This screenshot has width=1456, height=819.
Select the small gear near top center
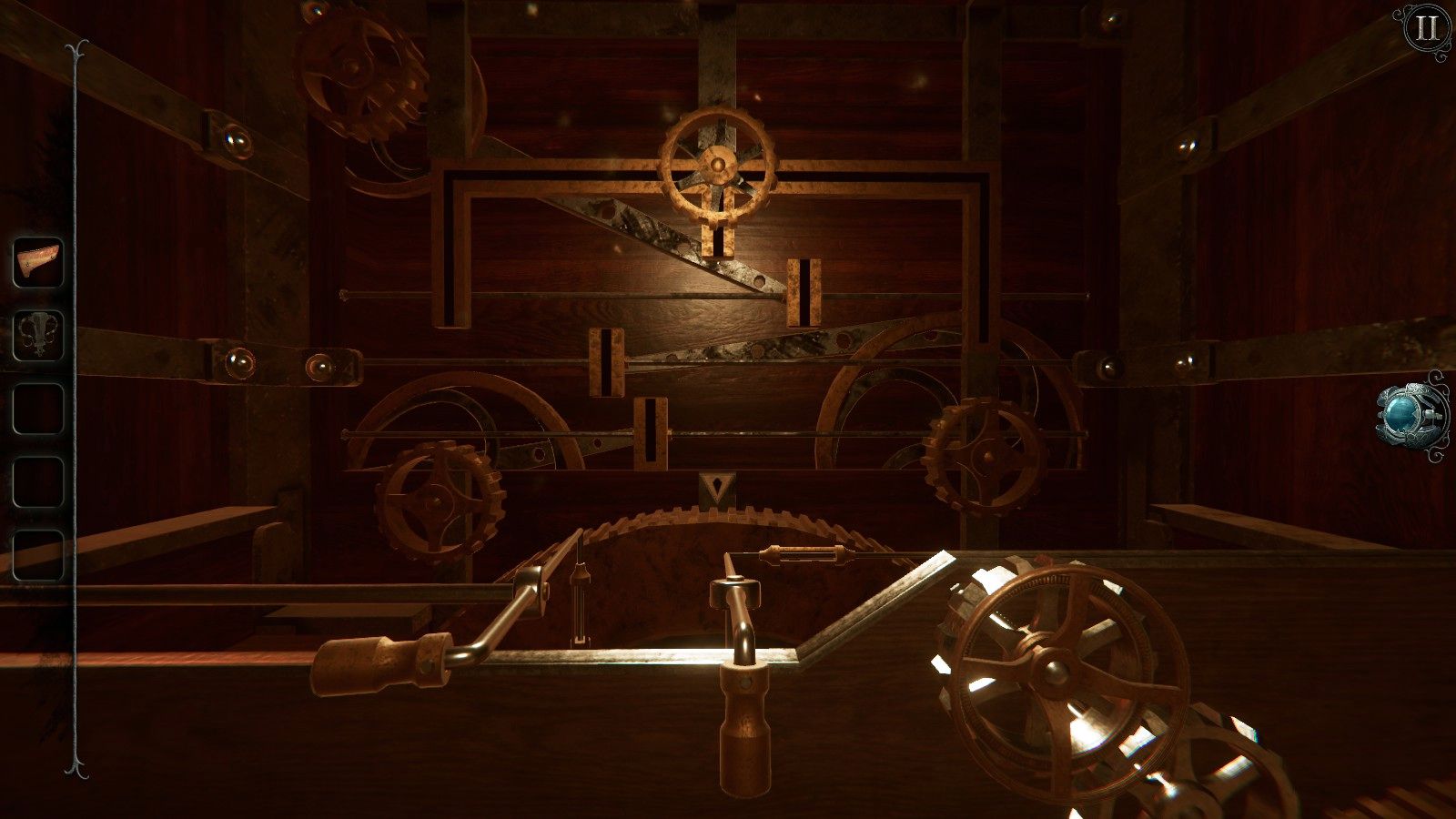click(717, 164)
